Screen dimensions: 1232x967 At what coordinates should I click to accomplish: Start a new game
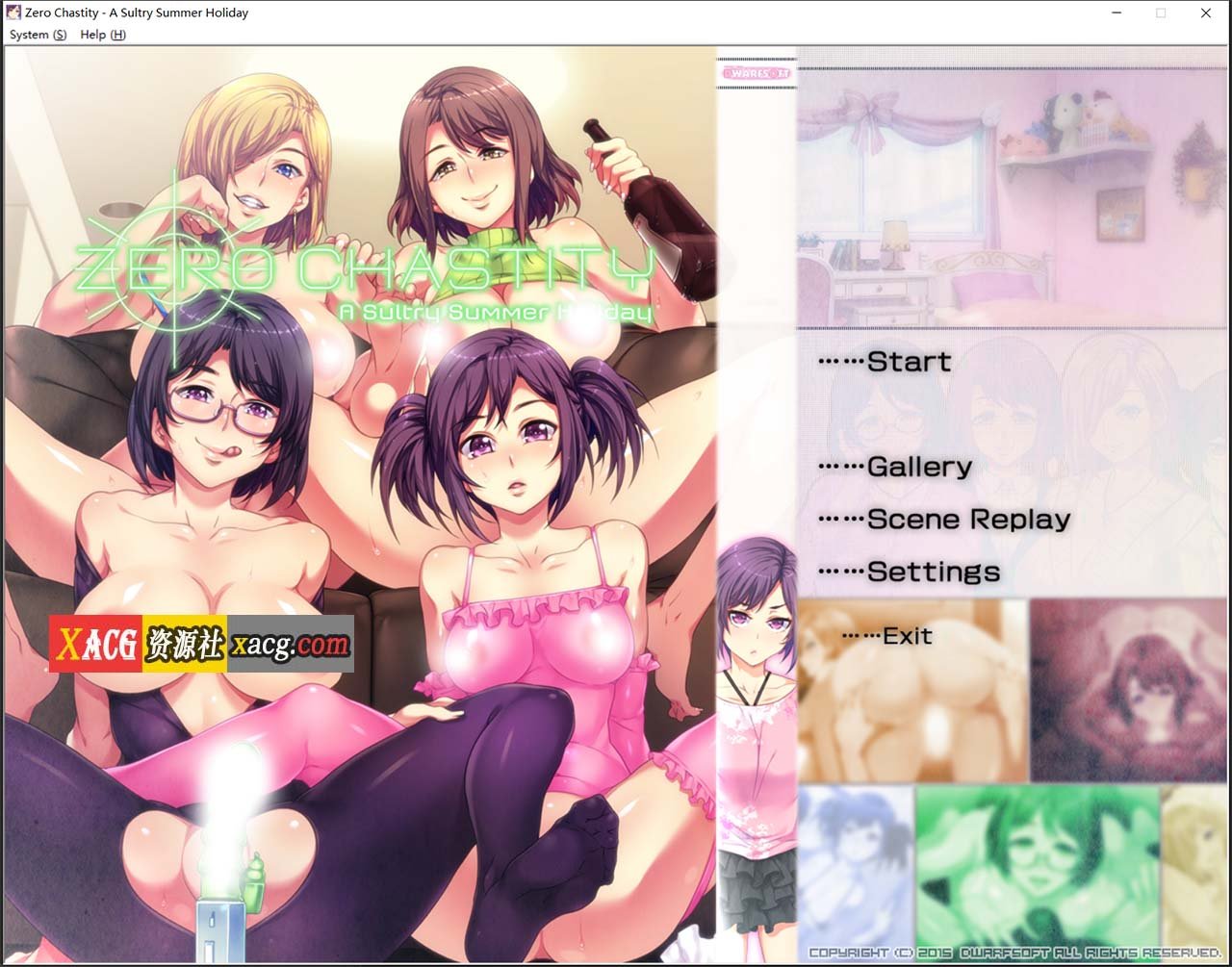(908, 362)
